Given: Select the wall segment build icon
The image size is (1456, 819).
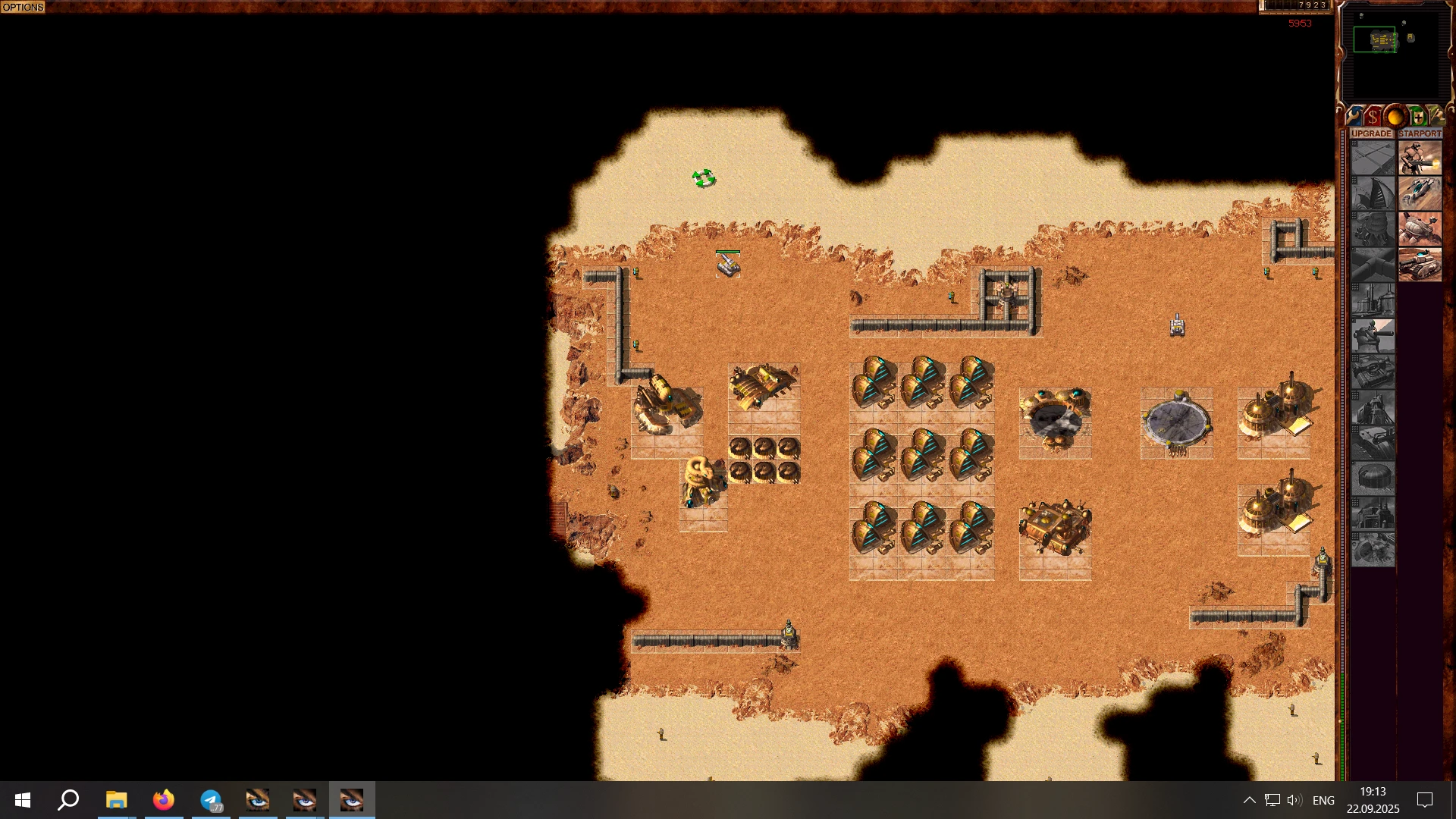Looking at the screenshot, I should [1373, 265].
